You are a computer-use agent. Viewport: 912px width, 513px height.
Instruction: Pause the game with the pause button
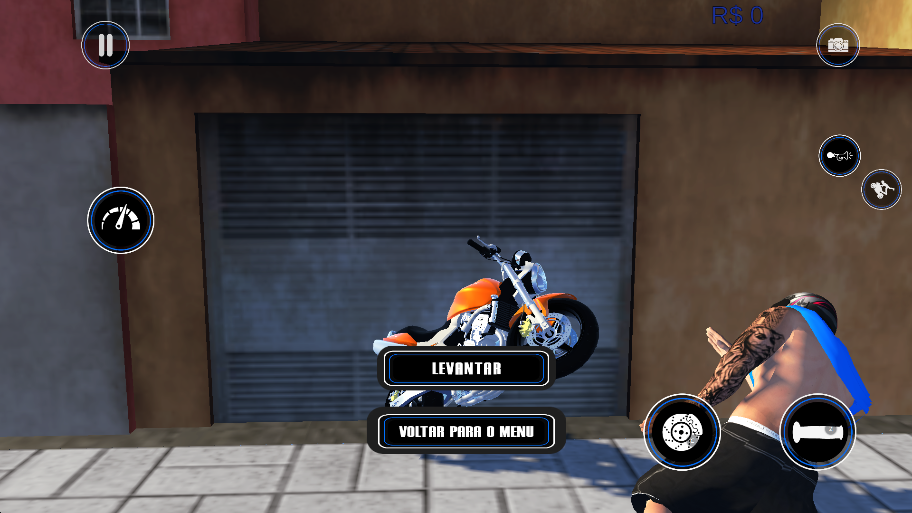105,45
